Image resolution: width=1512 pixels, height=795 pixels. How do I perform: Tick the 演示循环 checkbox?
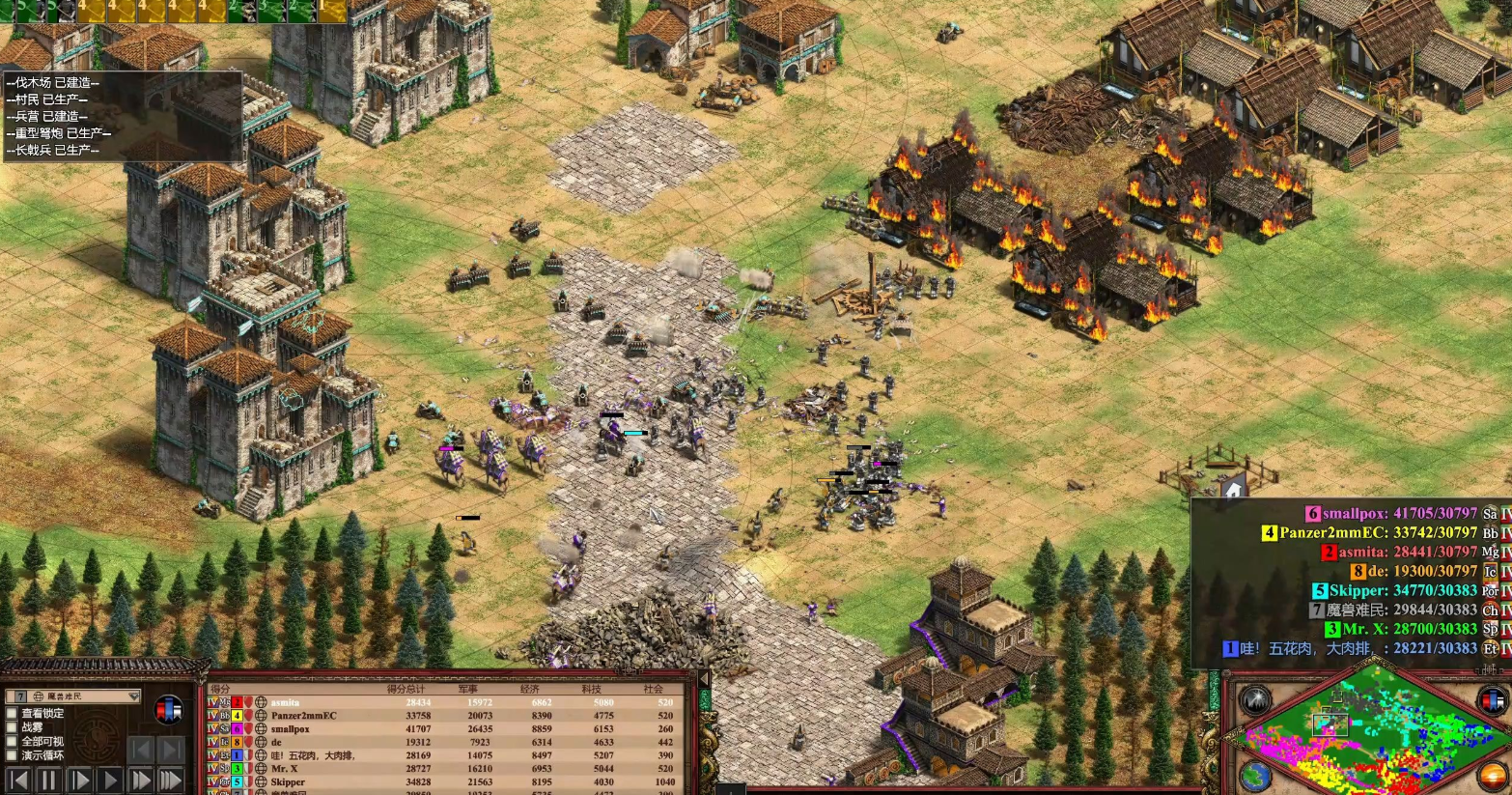click(x=13, y=755)
